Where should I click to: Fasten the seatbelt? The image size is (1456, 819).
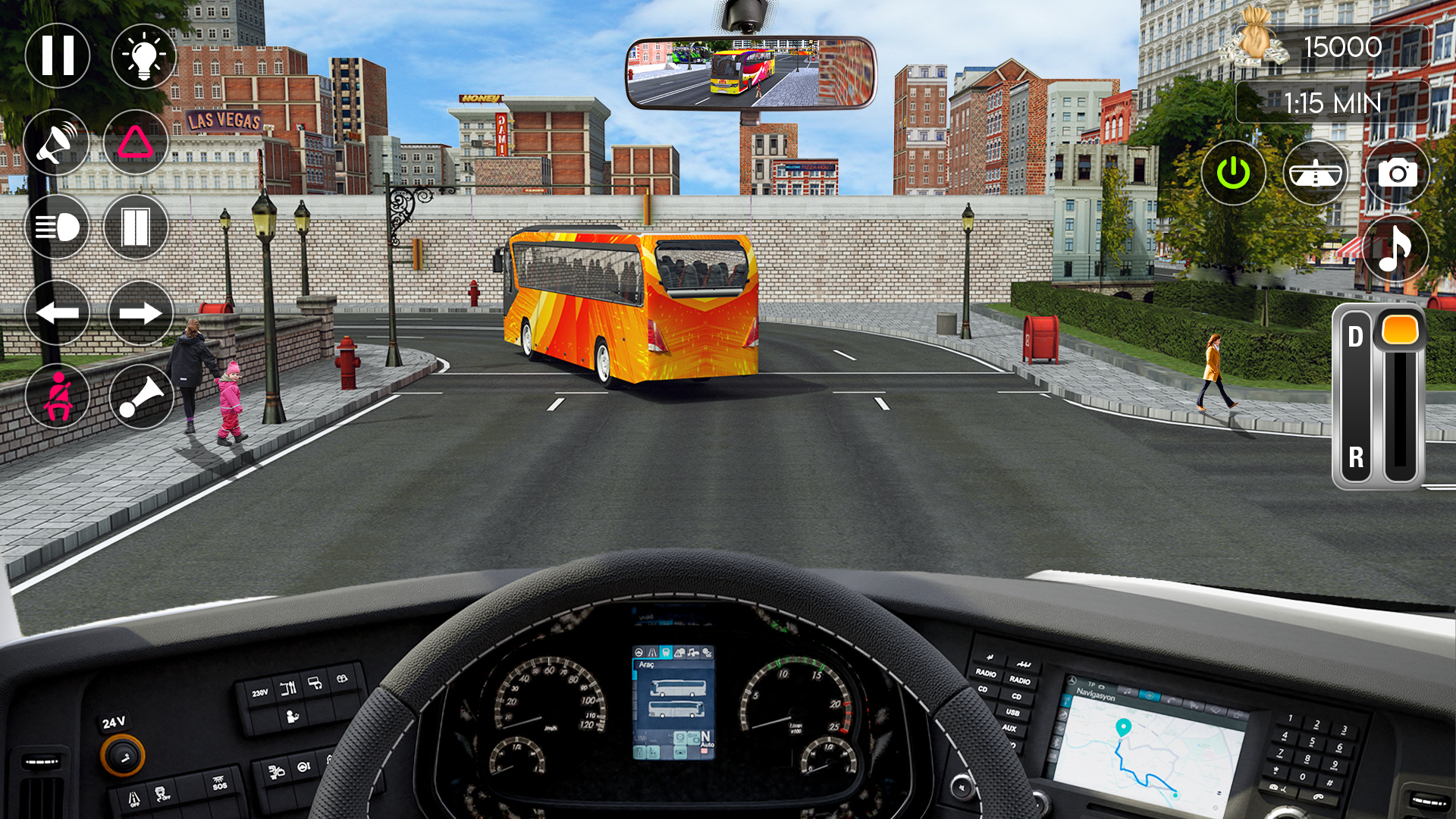(57, 397)
